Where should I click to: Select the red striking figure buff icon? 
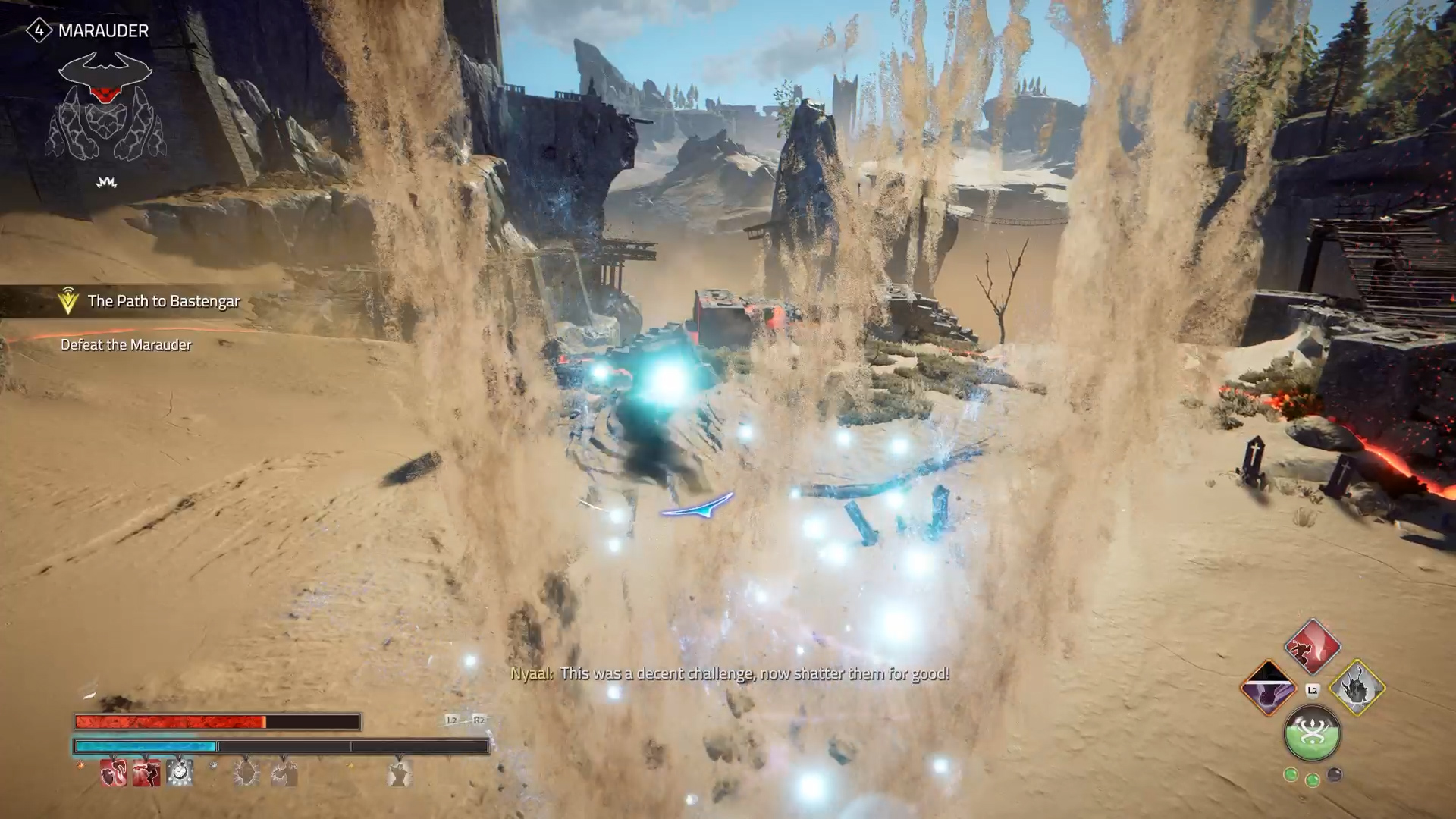[x=146, y=773]
